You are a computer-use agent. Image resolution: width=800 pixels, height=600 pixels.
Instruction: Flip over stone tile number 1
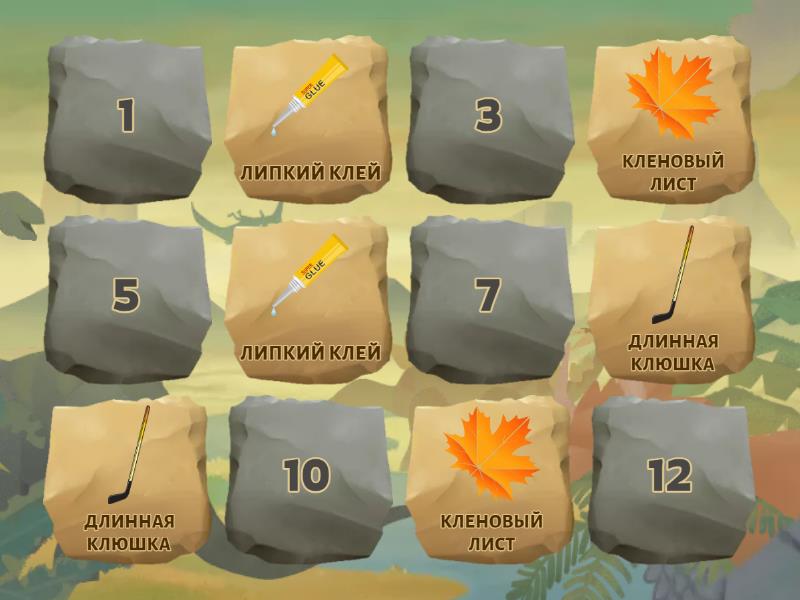coord(127,117)
